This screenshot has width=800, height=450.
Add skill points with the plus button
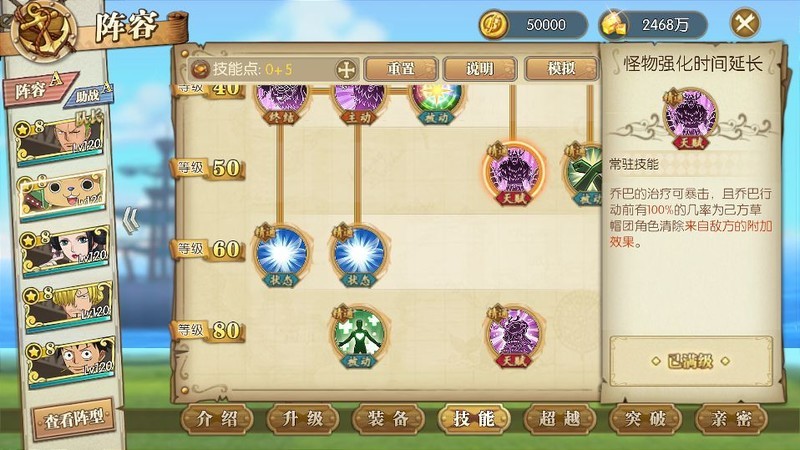(x=346, y=69)
